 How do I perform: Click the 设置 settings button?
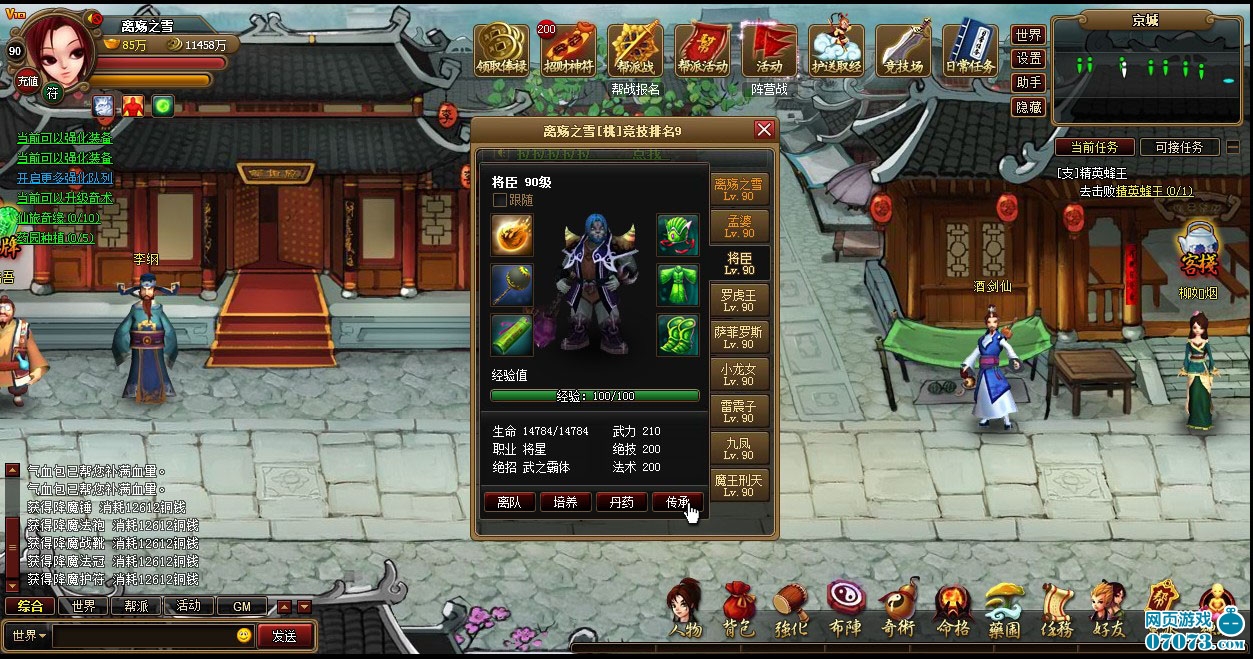1028,59
